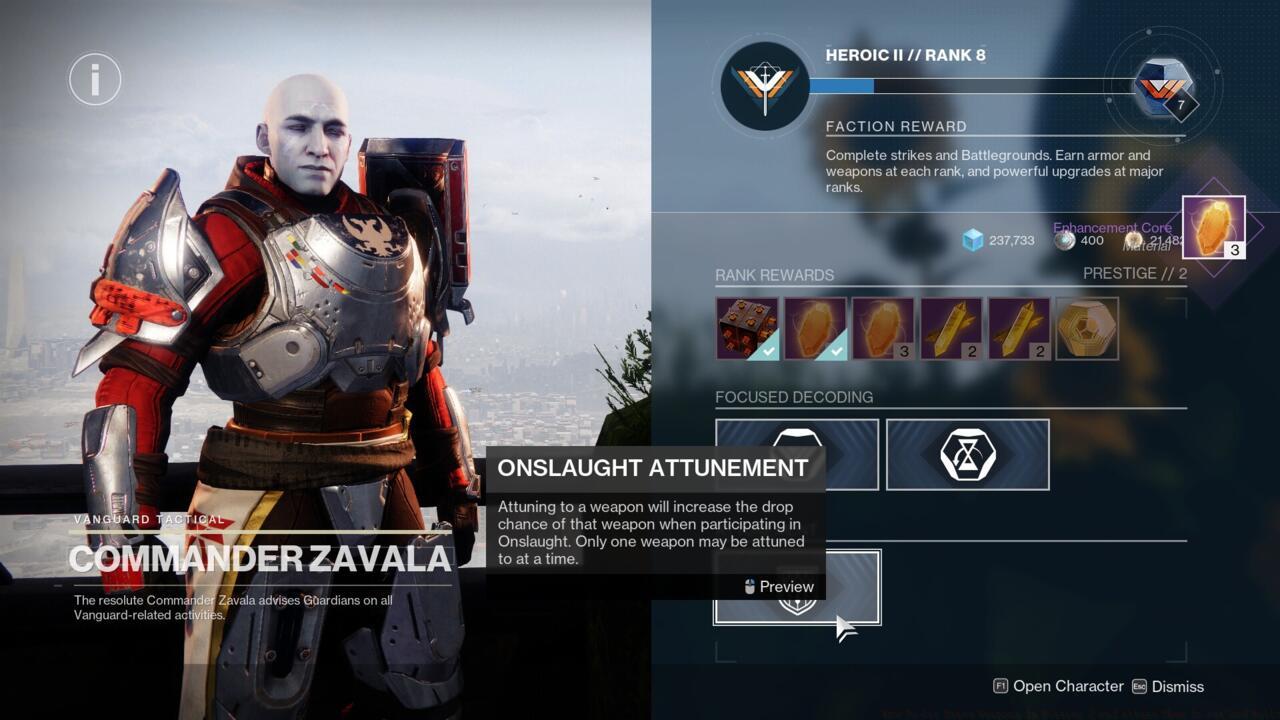Select the Onslaught Attunement slot

tap(797, 587)
